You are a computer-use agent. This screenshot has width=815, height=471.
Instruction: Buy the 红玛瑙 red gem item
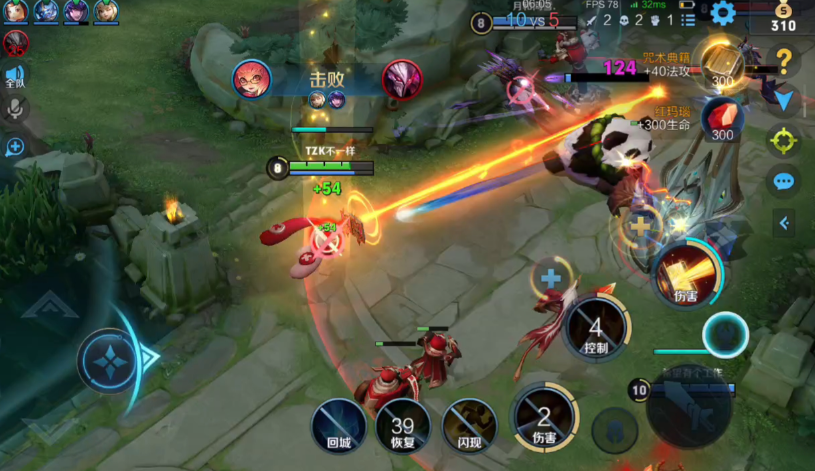[x=721, y=119]
